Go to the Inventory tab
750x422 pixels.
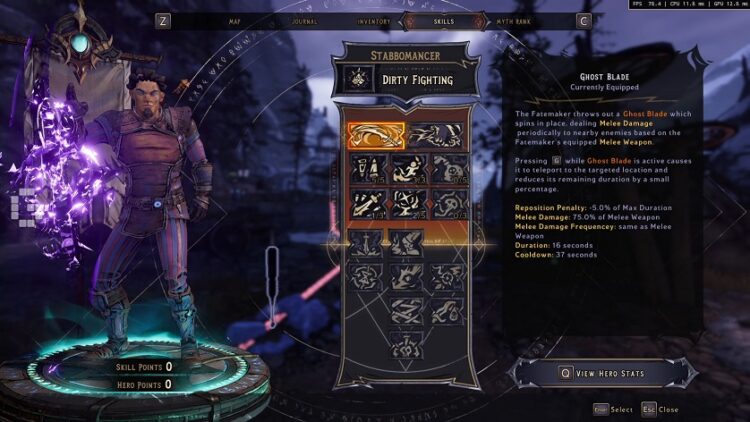[x=374, y=20]
